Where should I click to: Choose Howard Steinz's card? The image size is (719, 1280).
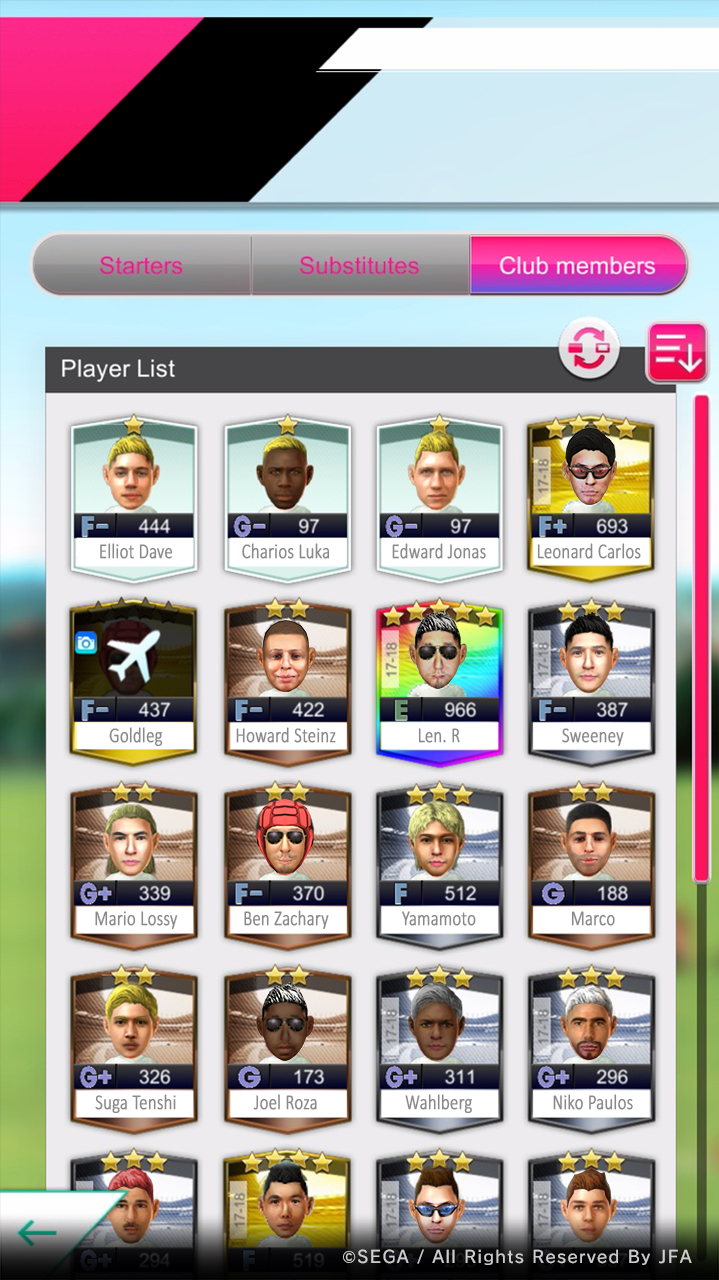point(287,681)
